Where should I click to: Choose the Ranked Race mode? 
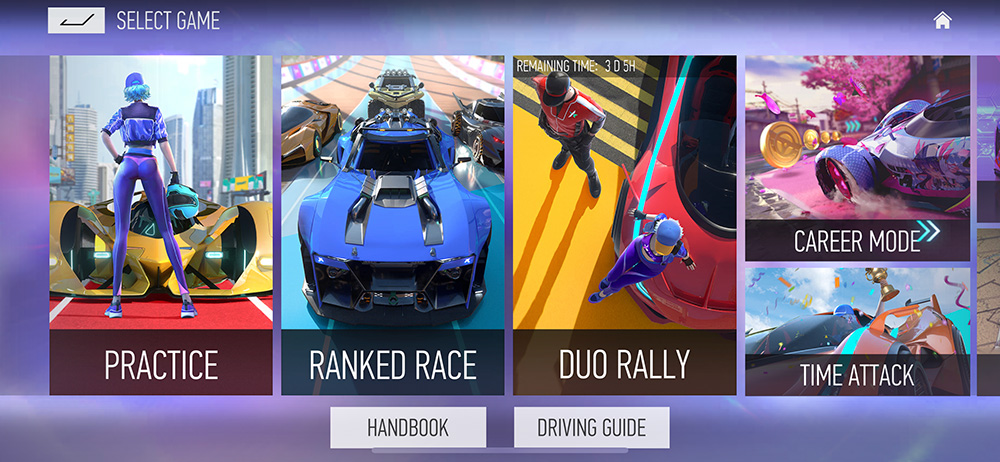393,225
